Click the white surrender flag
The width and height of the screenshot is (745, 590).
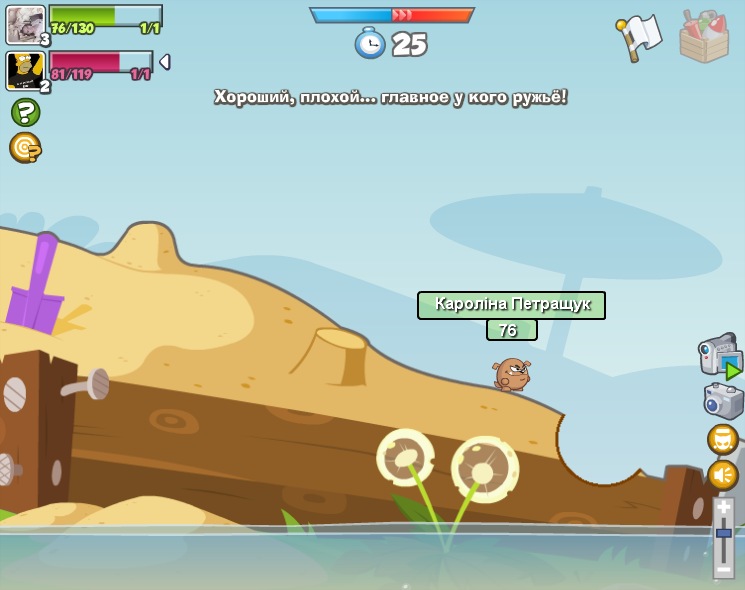[639, 37]
